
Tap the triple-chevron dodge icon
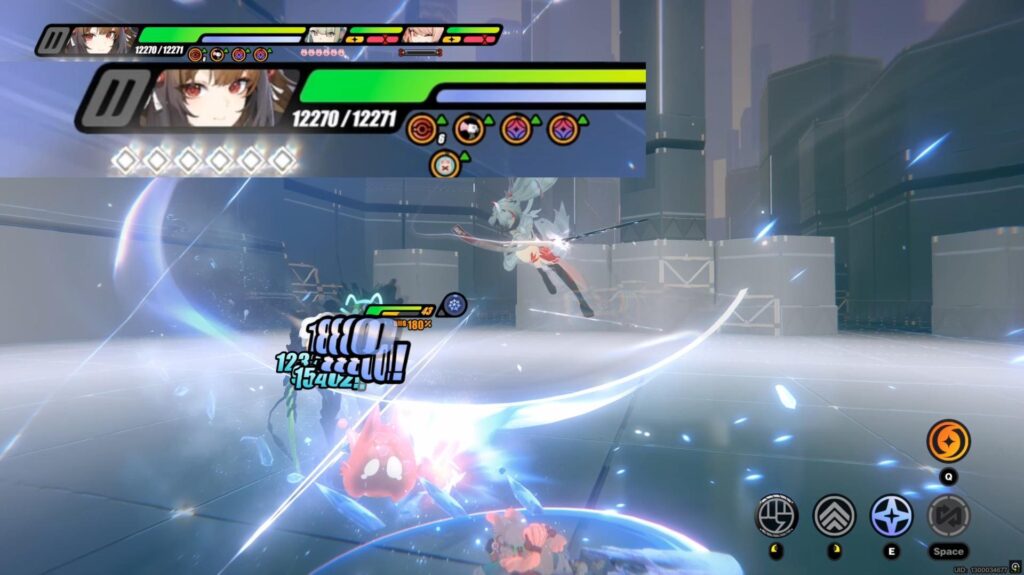833,515
